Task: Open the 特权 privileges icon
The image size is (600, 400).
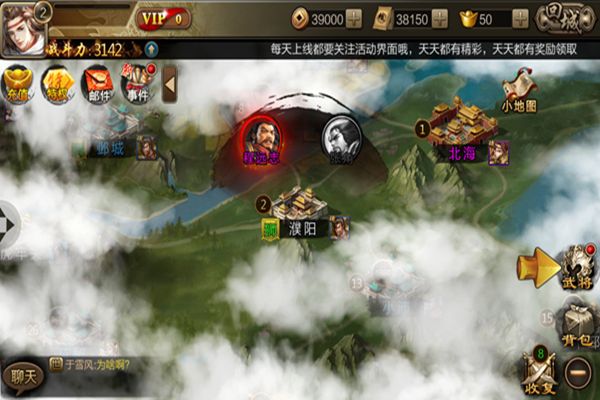Action: click(x=58, y=84)
